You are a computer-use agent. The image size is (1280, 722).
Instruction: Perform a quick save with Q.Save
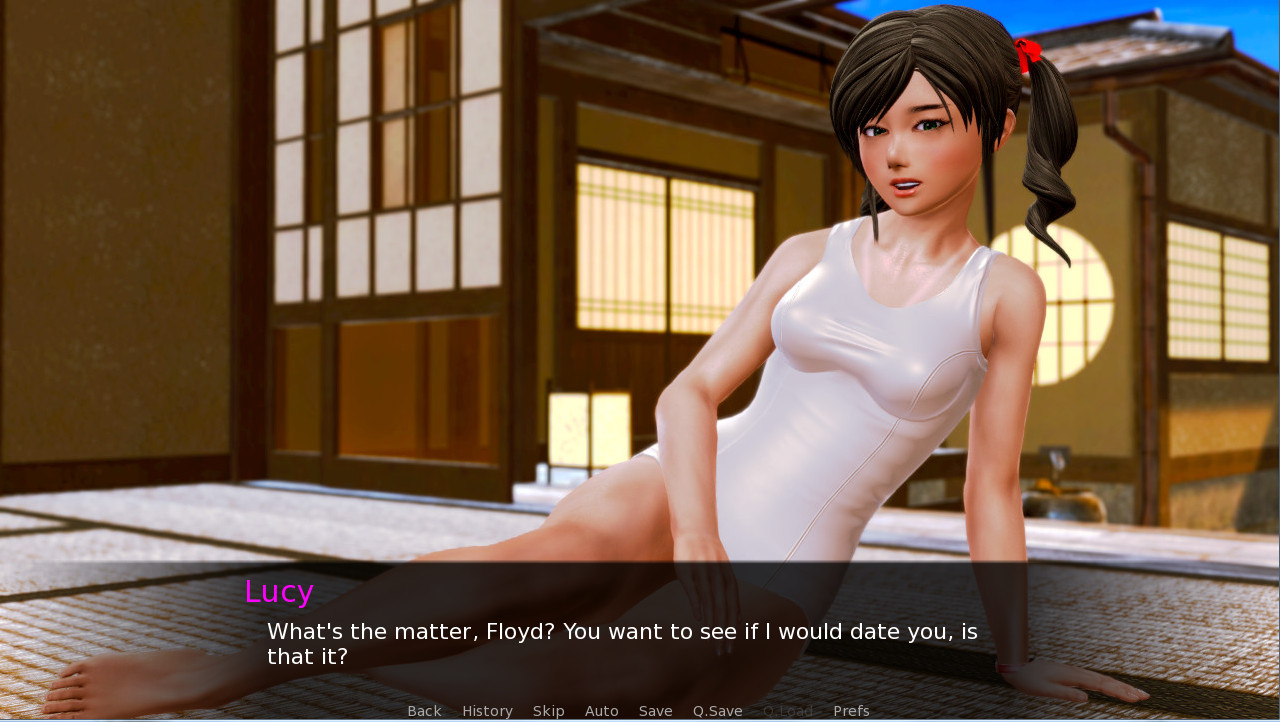click(x=717, y=711)
